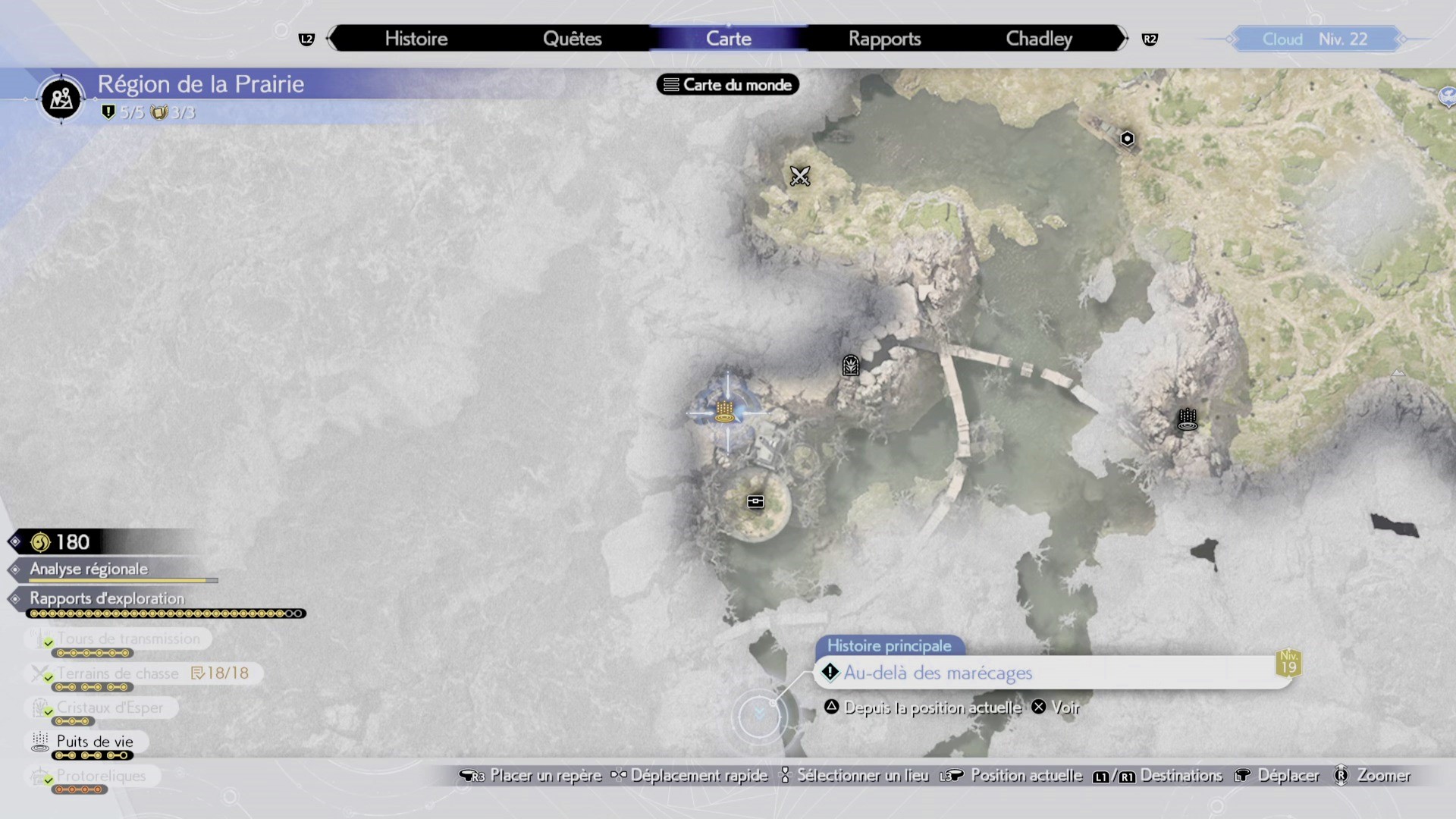Expand the Analyse régionale section
The height and width of the screenshot is (819, 1456).
coord(88,570)
